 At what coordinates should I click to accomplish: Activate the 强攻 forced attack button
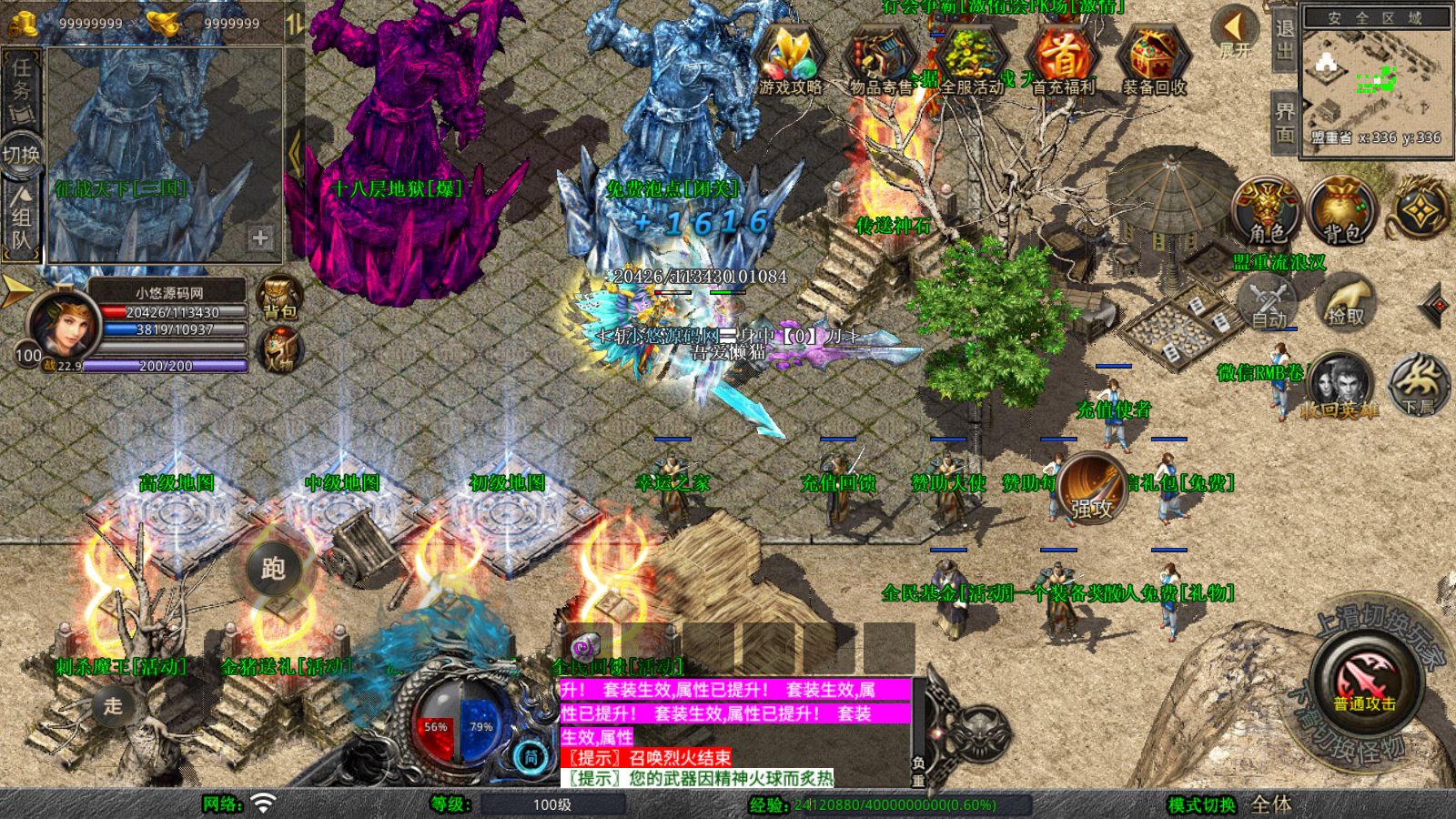(x=1092, y=488)
